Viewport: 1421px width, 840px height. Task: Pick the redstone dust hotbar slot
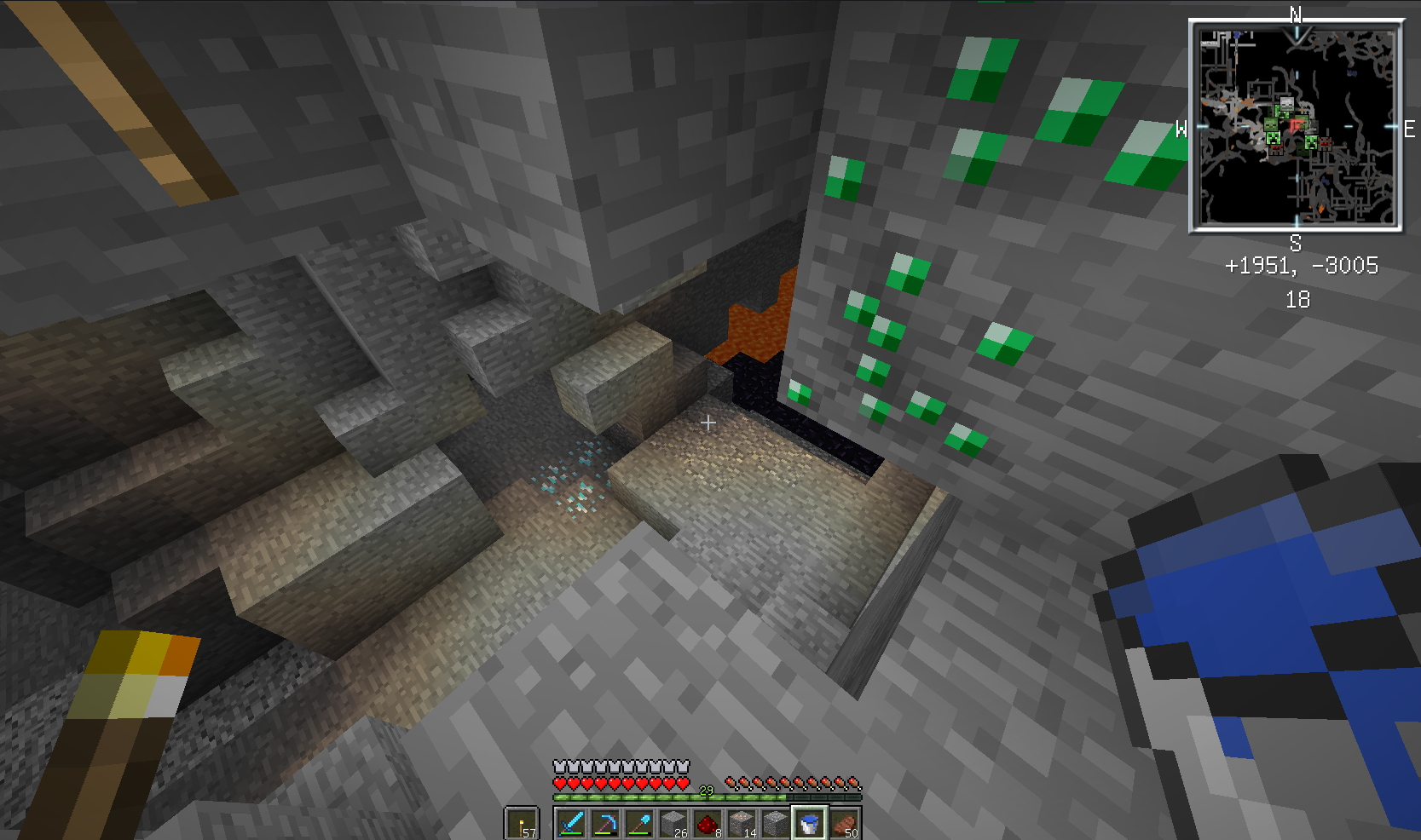708,824
